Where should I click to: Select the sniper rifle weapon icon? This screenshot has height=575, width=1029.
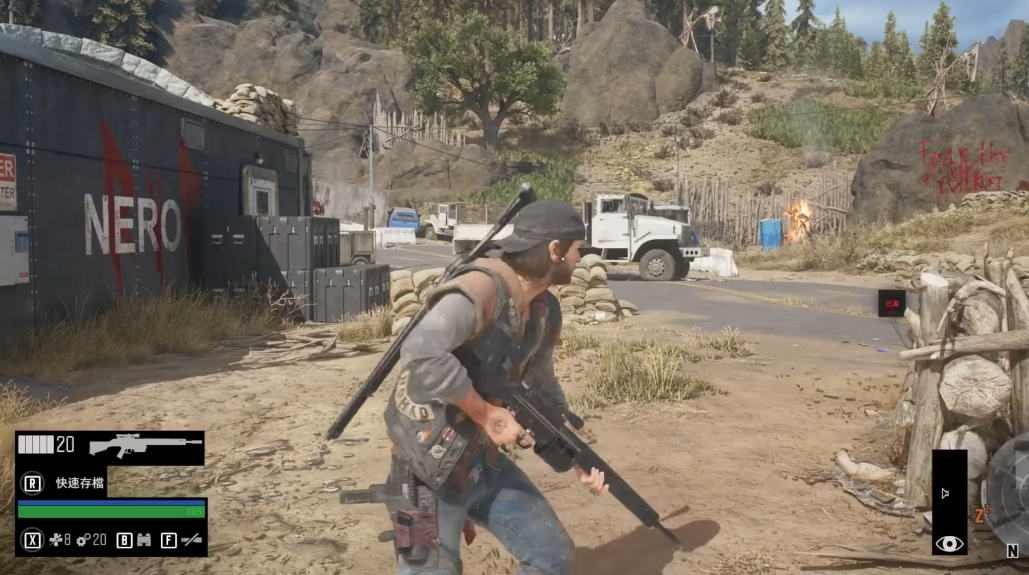pos(145,445)
